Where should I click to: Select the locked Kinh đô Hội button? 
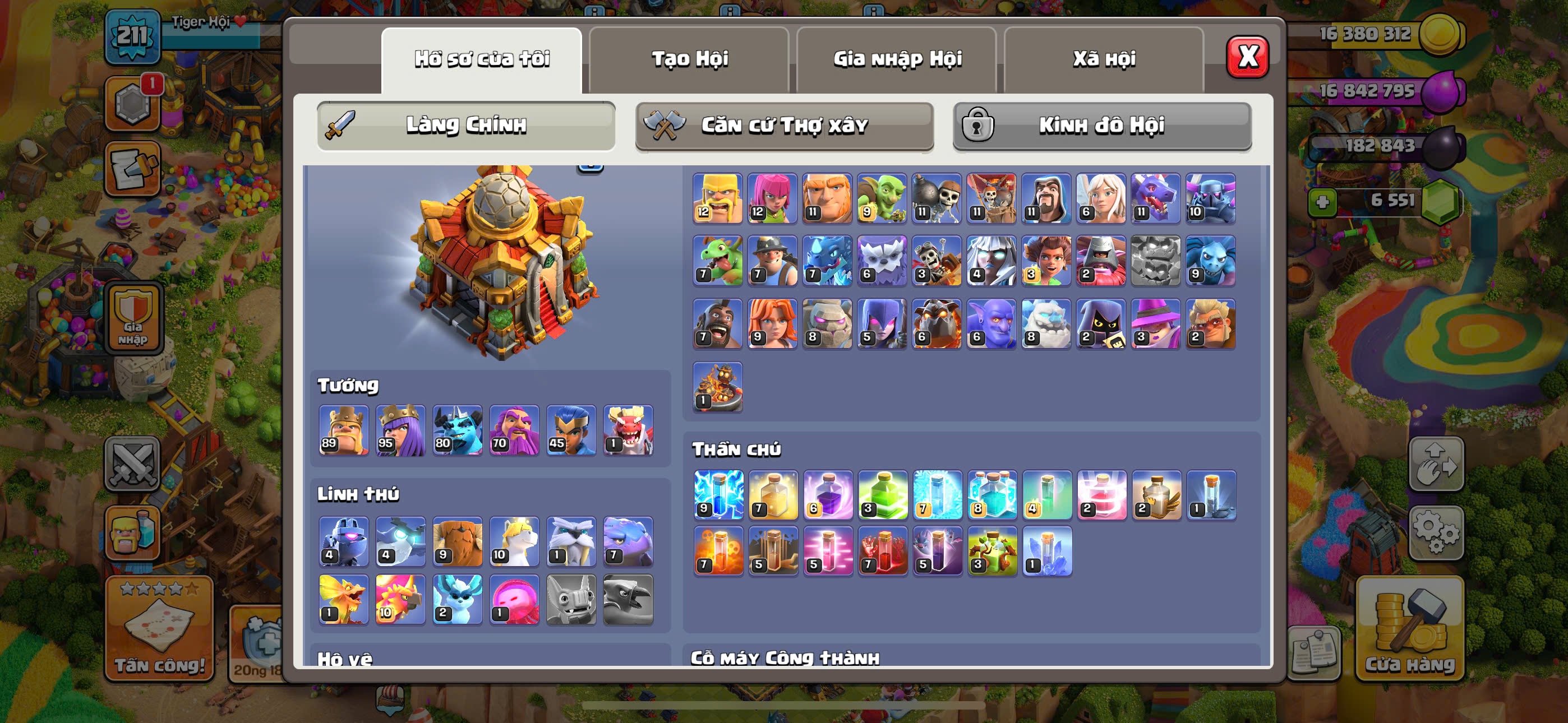(1102, 126)
